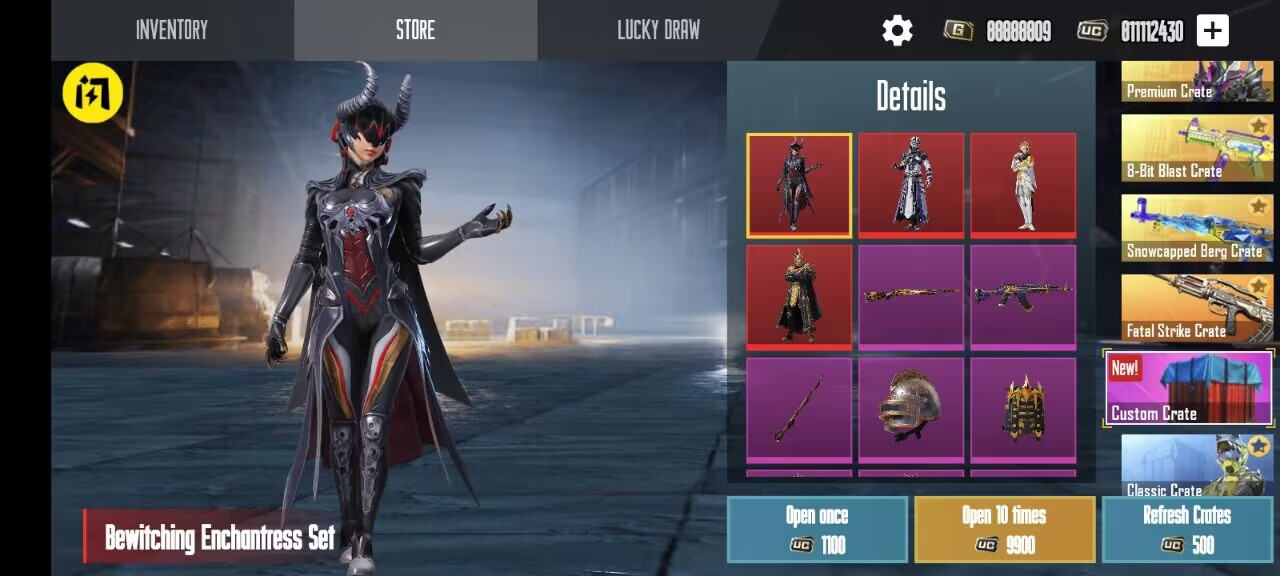Viewport: 1280px width, 576px height.
Task: Select the new Custom Crate
Action: click(x=1189, y=388)
